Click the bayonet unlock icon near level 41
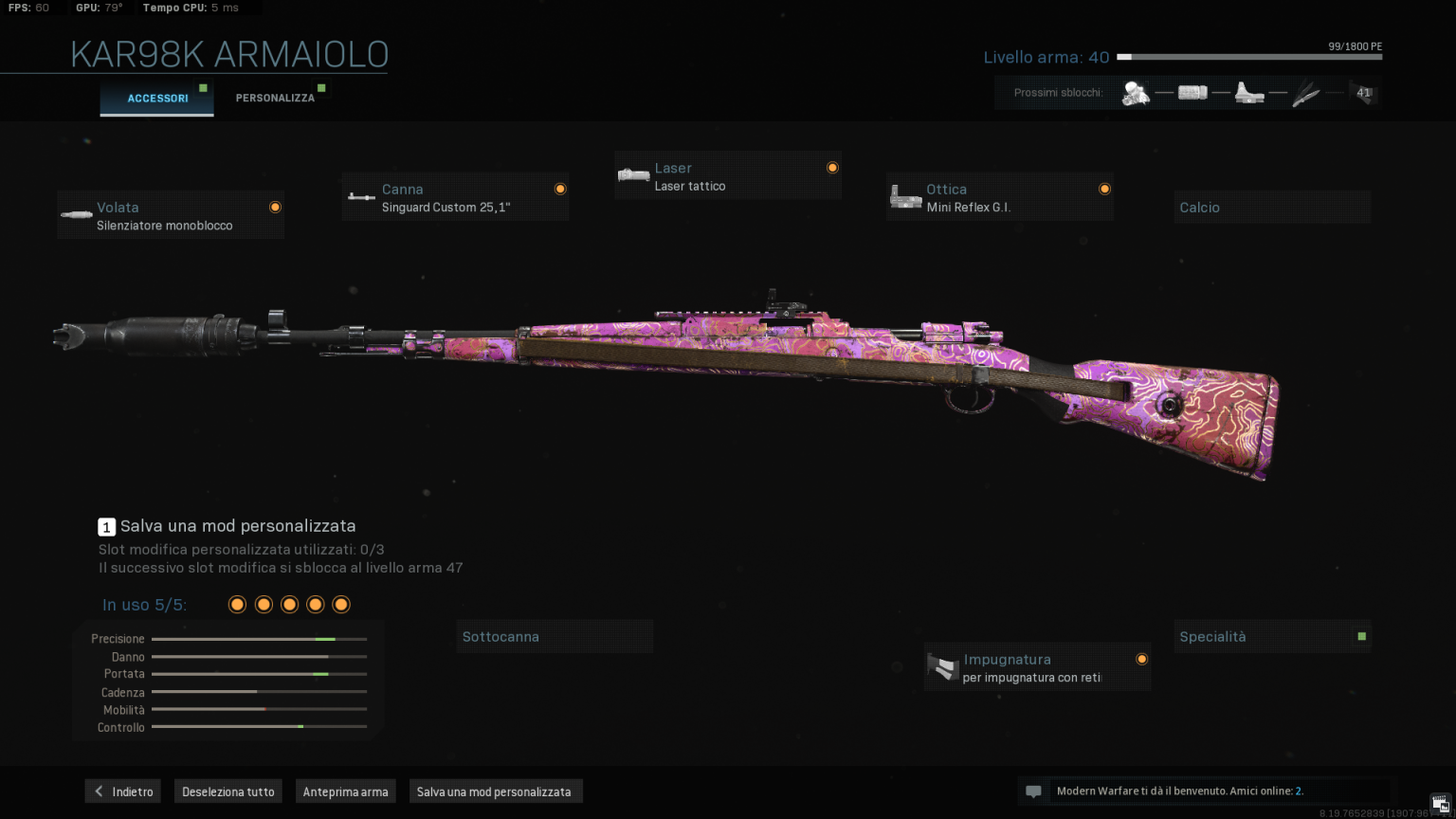 click(x=1307, y=92)
